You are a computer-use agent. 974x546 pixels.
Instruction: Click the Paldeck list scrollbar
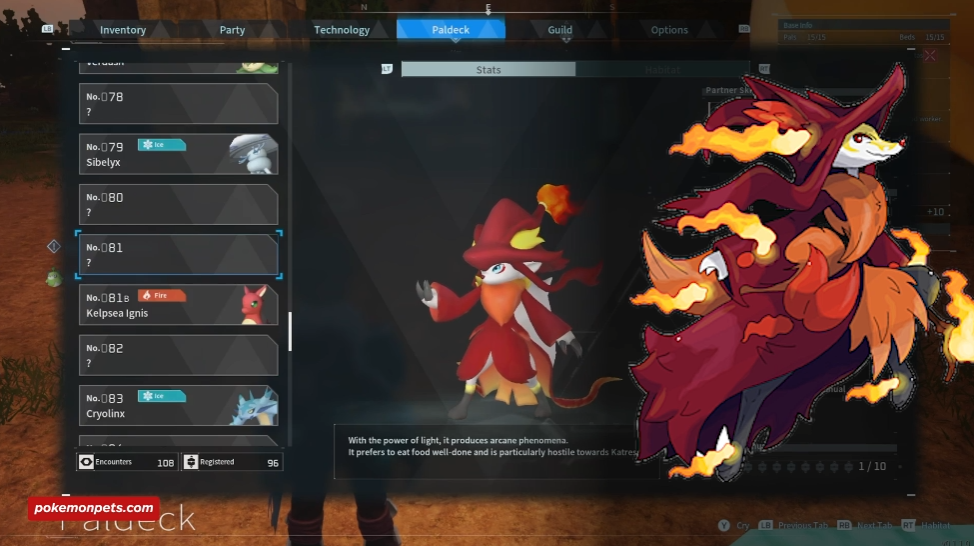290,331
